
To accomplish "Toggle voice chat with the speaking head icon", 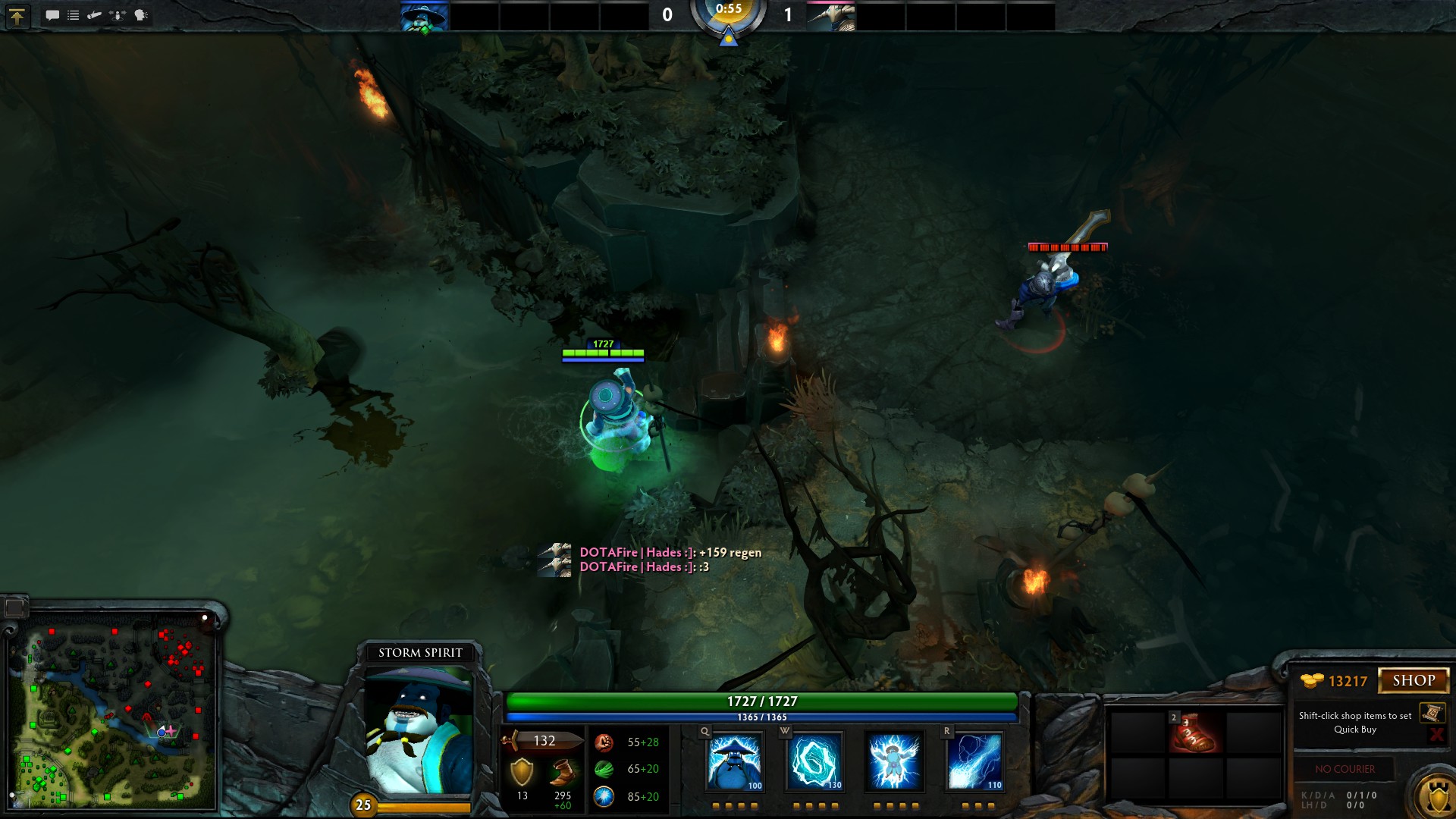I will pyautogui.click(x=137, y=14).
